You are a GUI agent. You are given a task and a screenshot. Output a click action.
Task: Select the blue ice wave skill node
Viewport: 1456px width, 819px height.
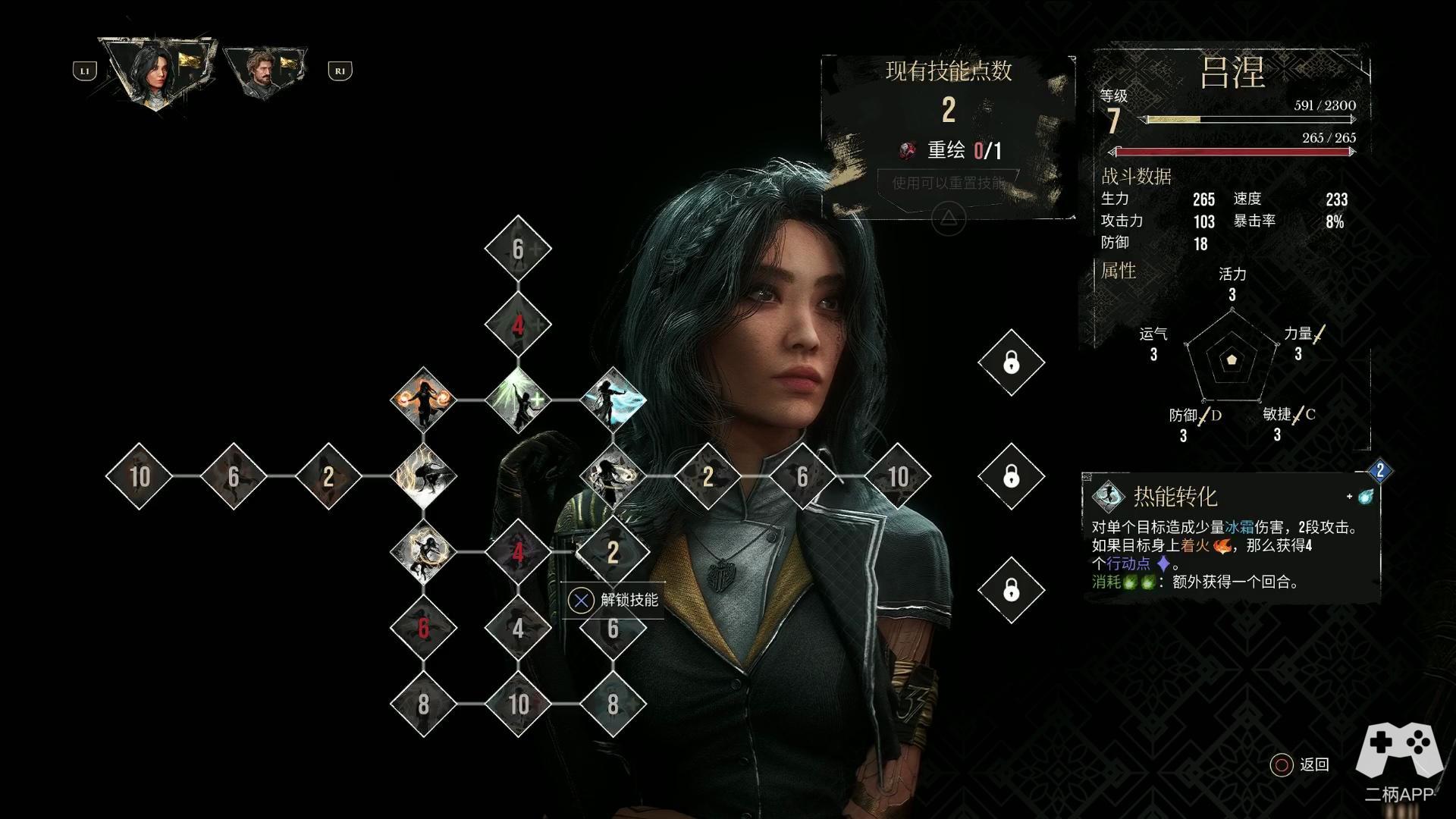613,400
